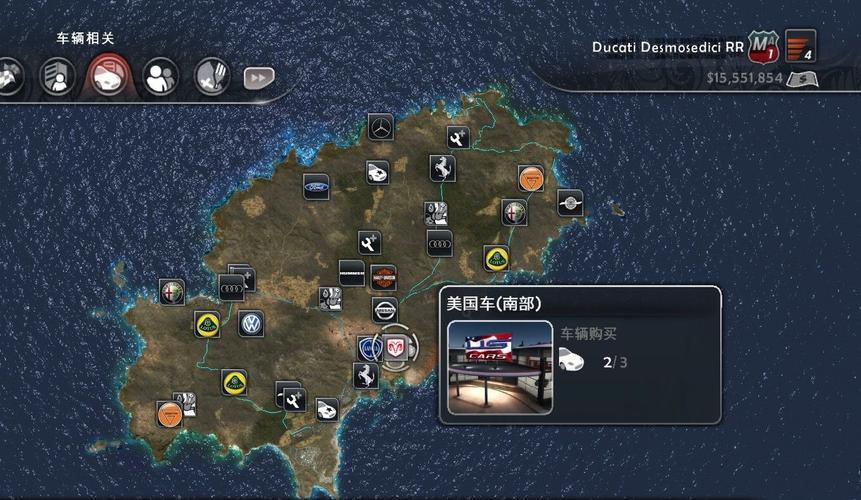Viewport: 861px width, 500px height.
Task: Click the M1 license level badge
Action: (762, 46)
